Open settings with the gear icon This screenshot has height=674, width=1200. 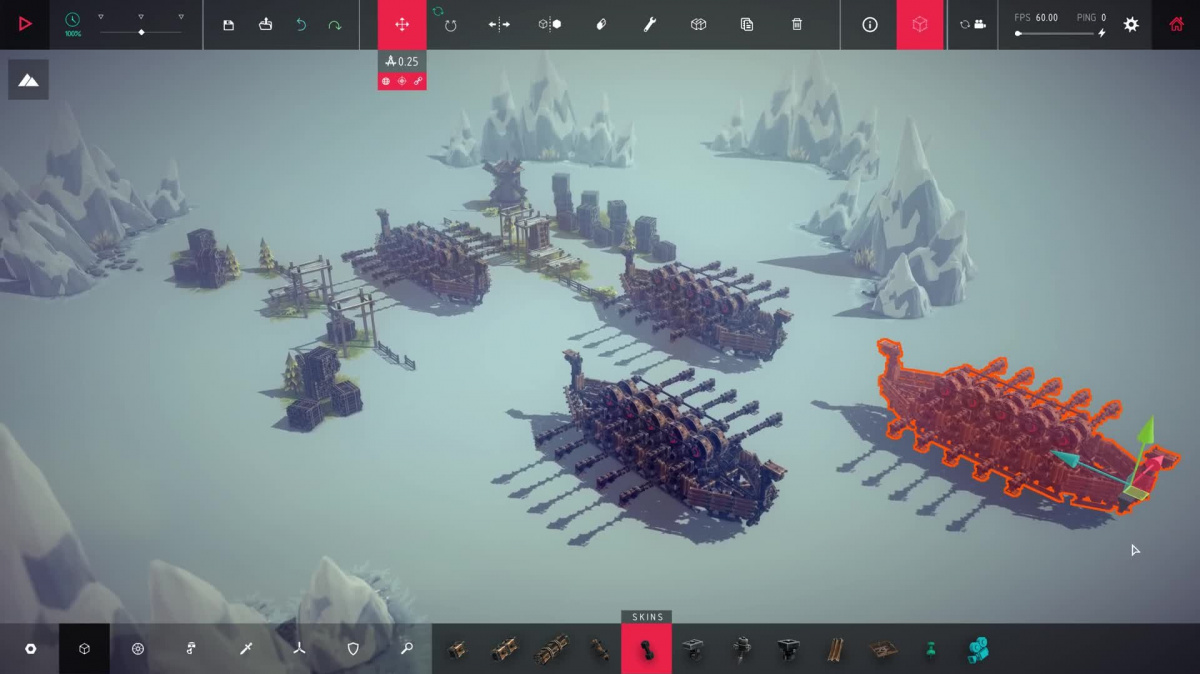1131,24
